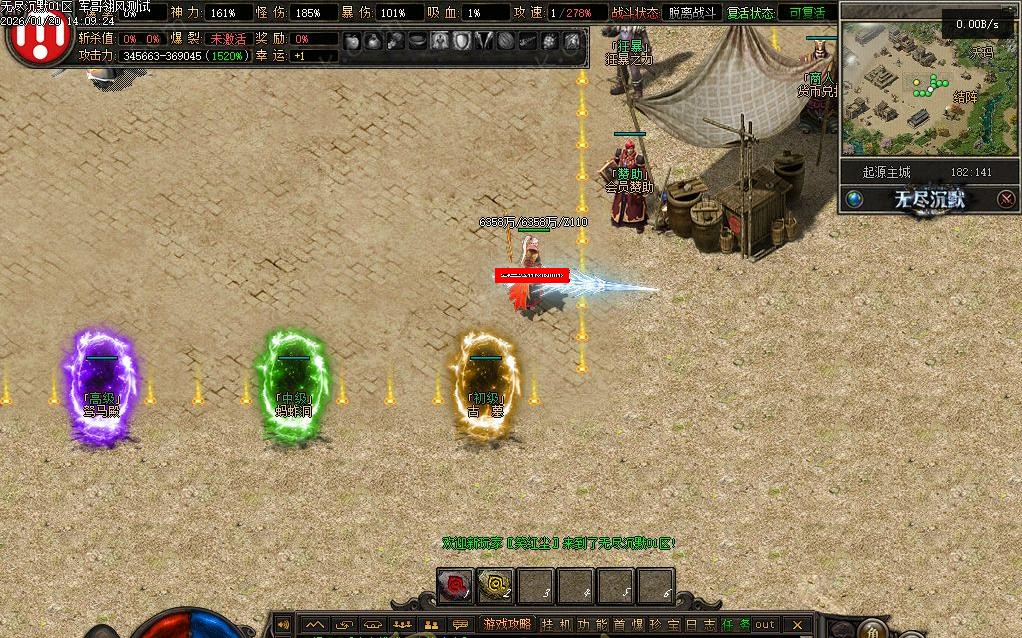
Task: Open the world map globe icon
Action: click(x=854, y=199)
